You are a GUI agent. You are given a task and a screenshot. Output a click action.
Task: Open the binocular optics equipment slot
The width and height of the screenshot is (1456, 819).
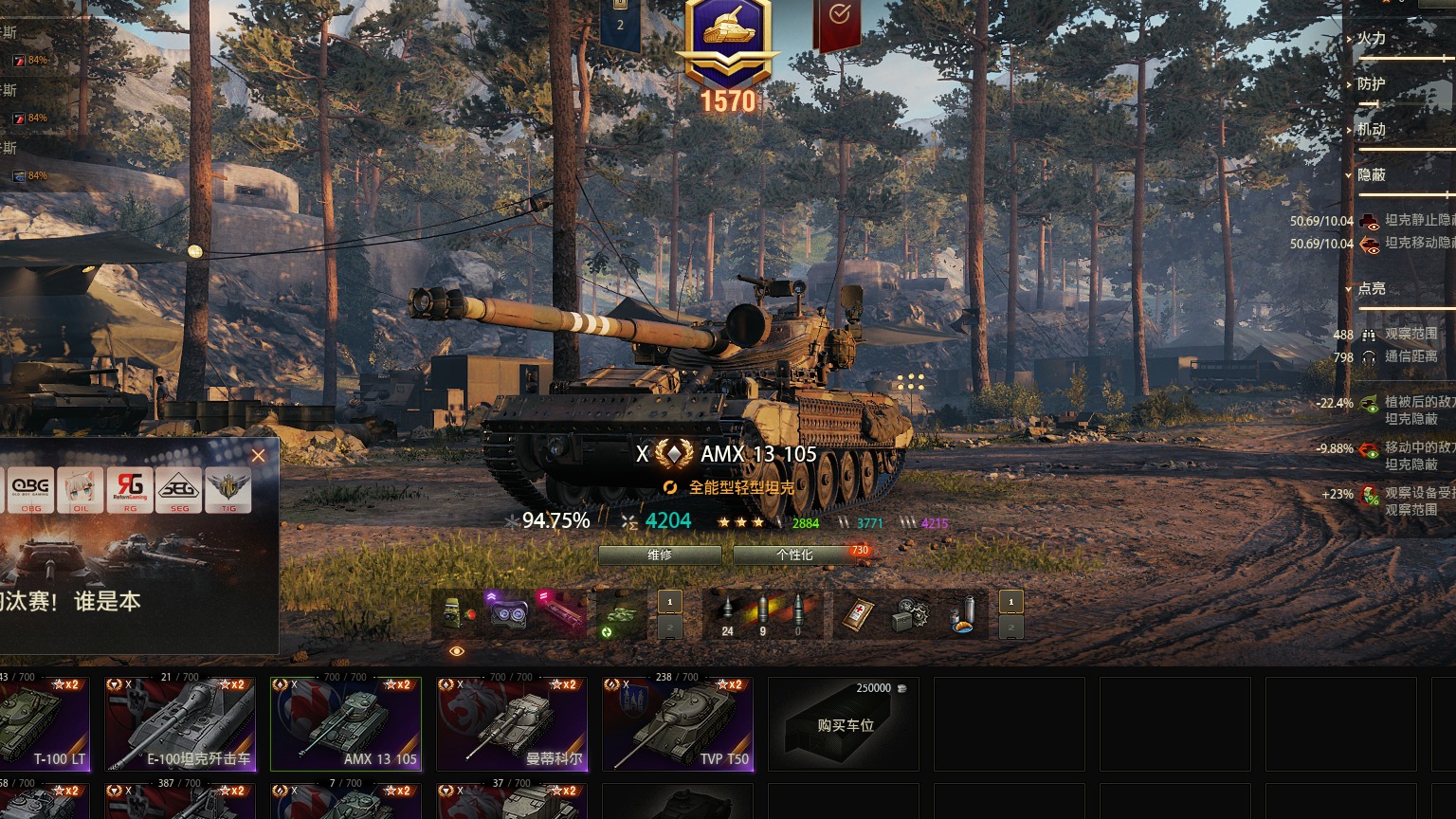coord(508,613)
